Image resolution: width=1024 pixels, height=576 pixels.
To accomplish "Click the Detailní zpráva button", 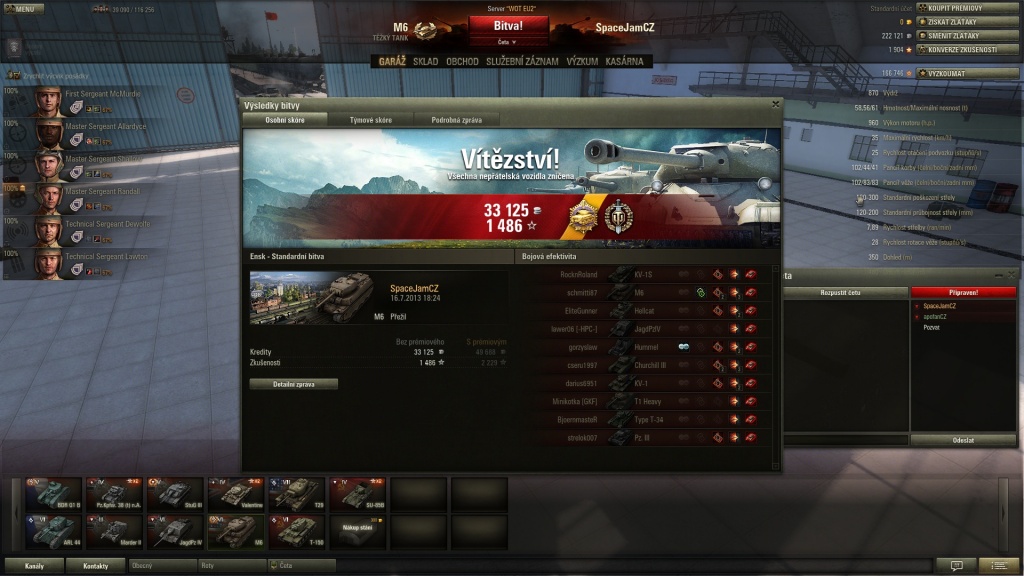I will 293,384.
